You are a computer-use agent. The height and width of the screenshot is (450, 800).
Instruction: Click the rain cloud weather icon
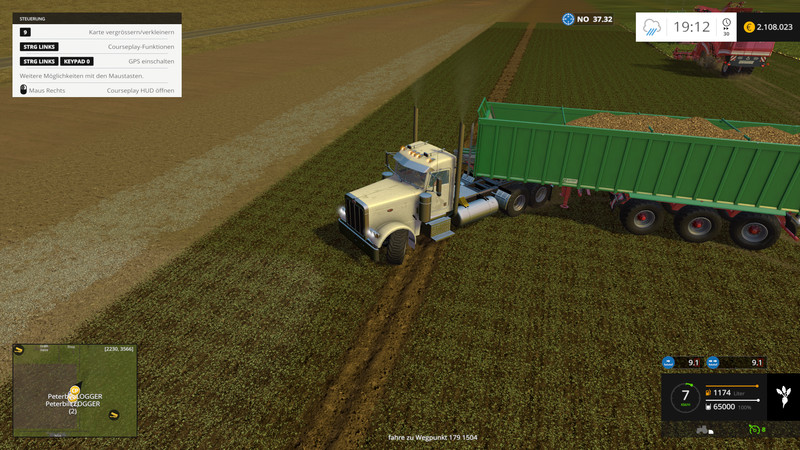[x=652, y=27]
